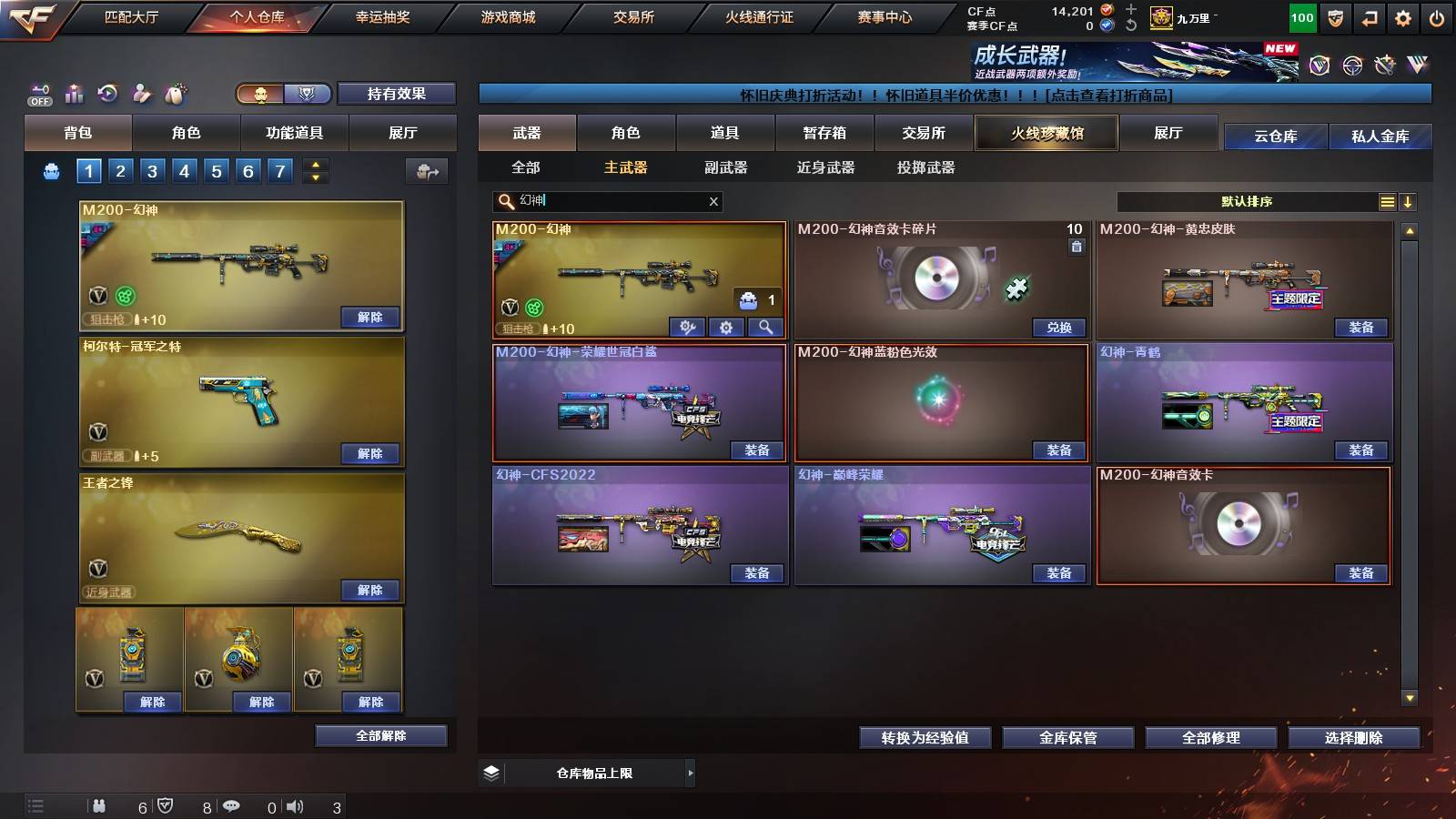Click the egg grab-bag icon in the left toolbar
The height and width of the screenshot is (819, 1456).
click(x=176, y=94)
